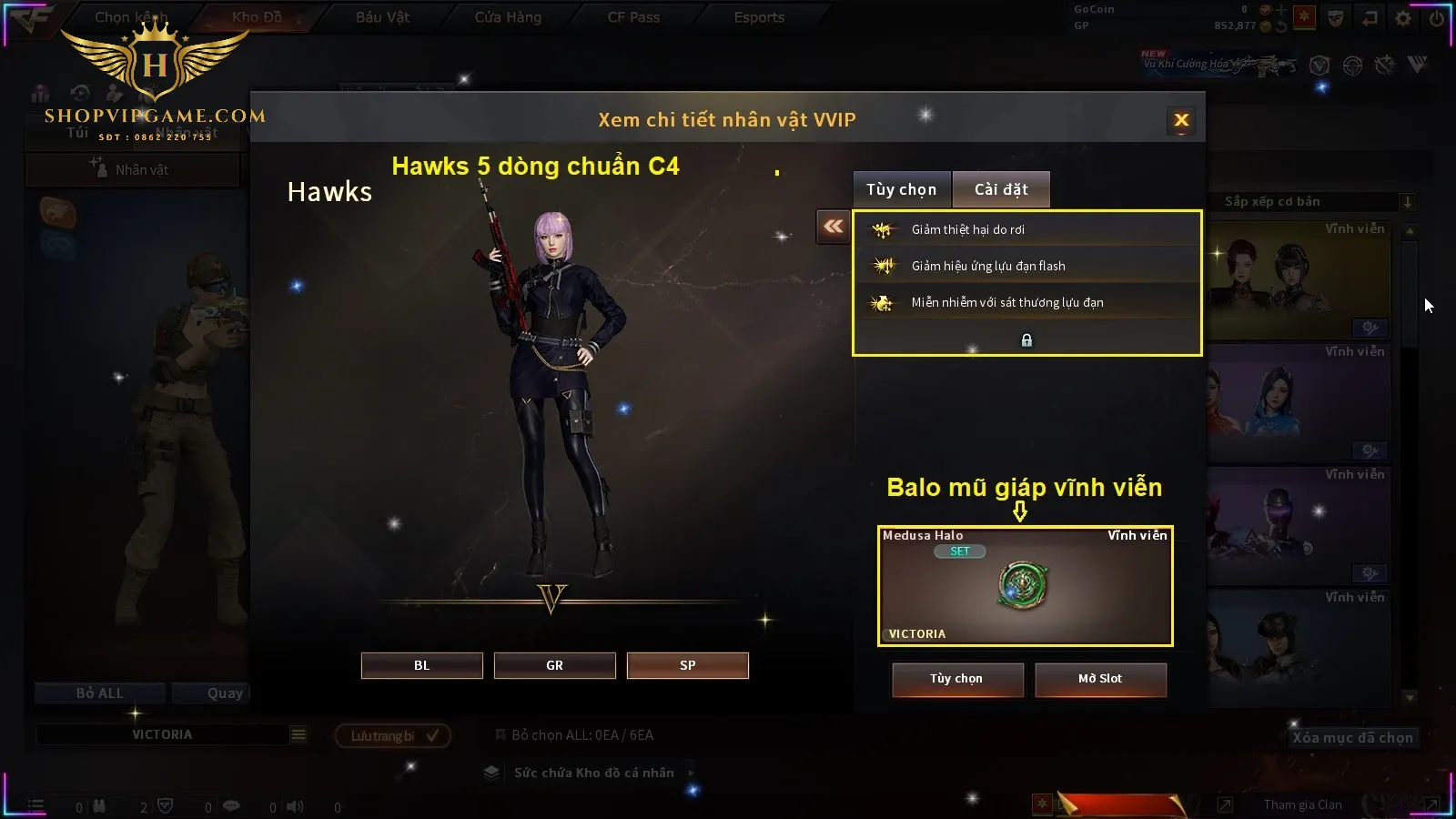Image resolution: width=1456 pixels, height=819 pixels.
Task: Open the settings gear icon
Action: [1403, 18]
